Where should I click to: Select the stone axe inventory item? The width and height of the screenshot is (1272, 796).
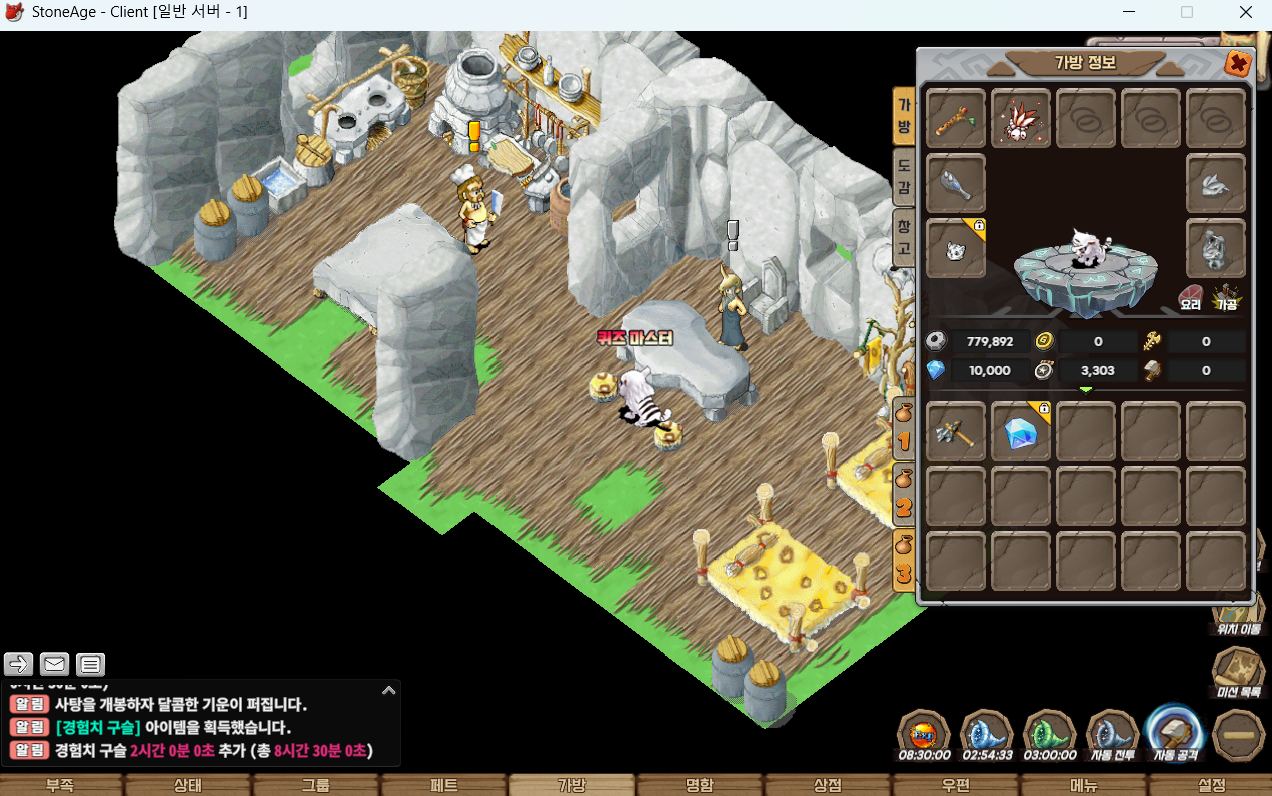(x=956, y=432)
